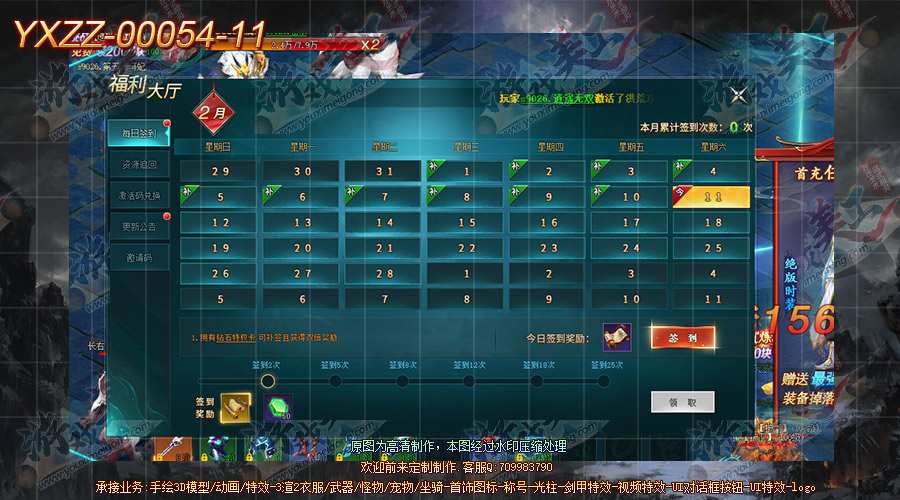Select calendar day 18
900x500 pixels.
(713, 222)
